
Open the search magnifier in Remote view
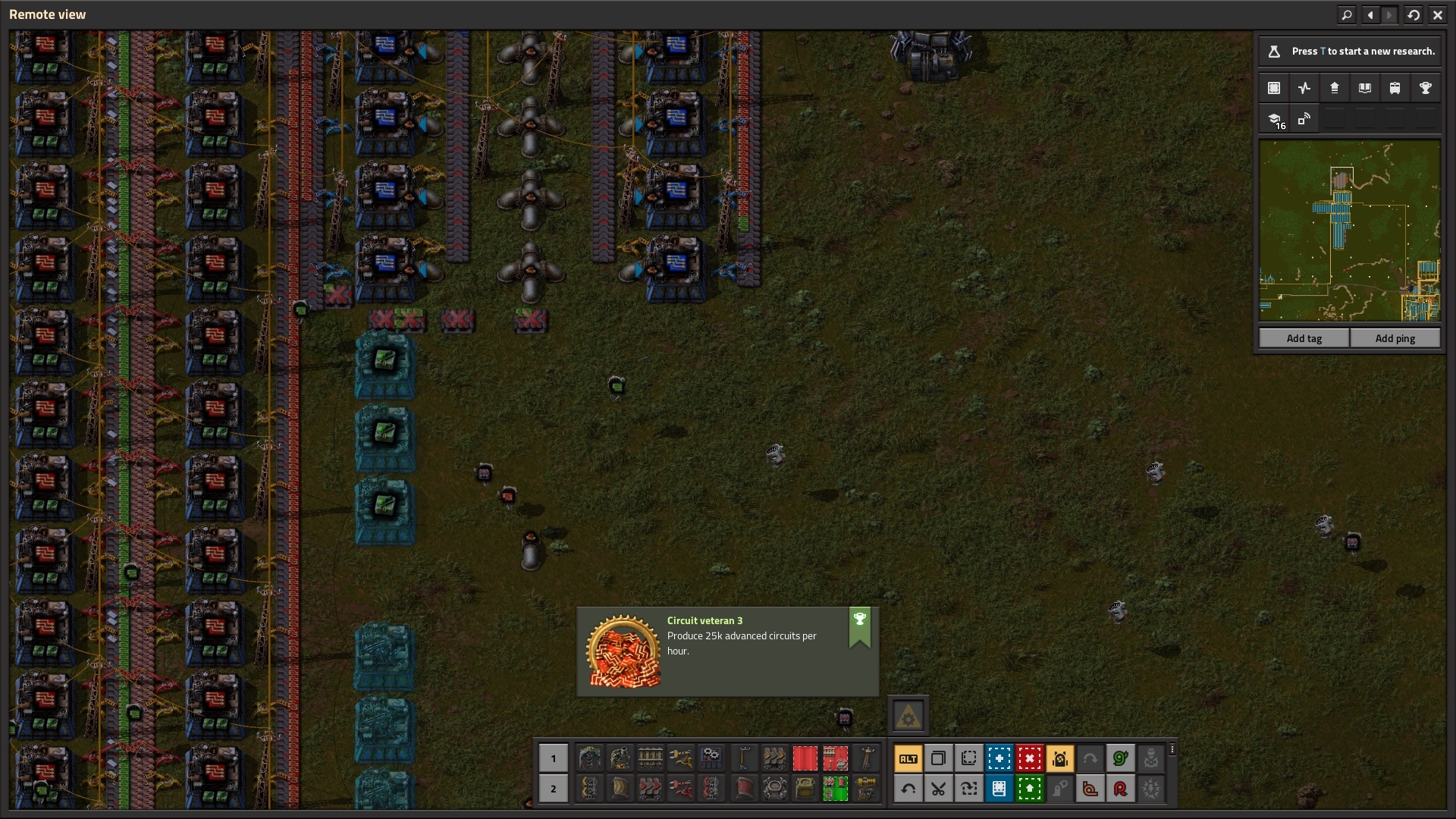(1346, 14)
